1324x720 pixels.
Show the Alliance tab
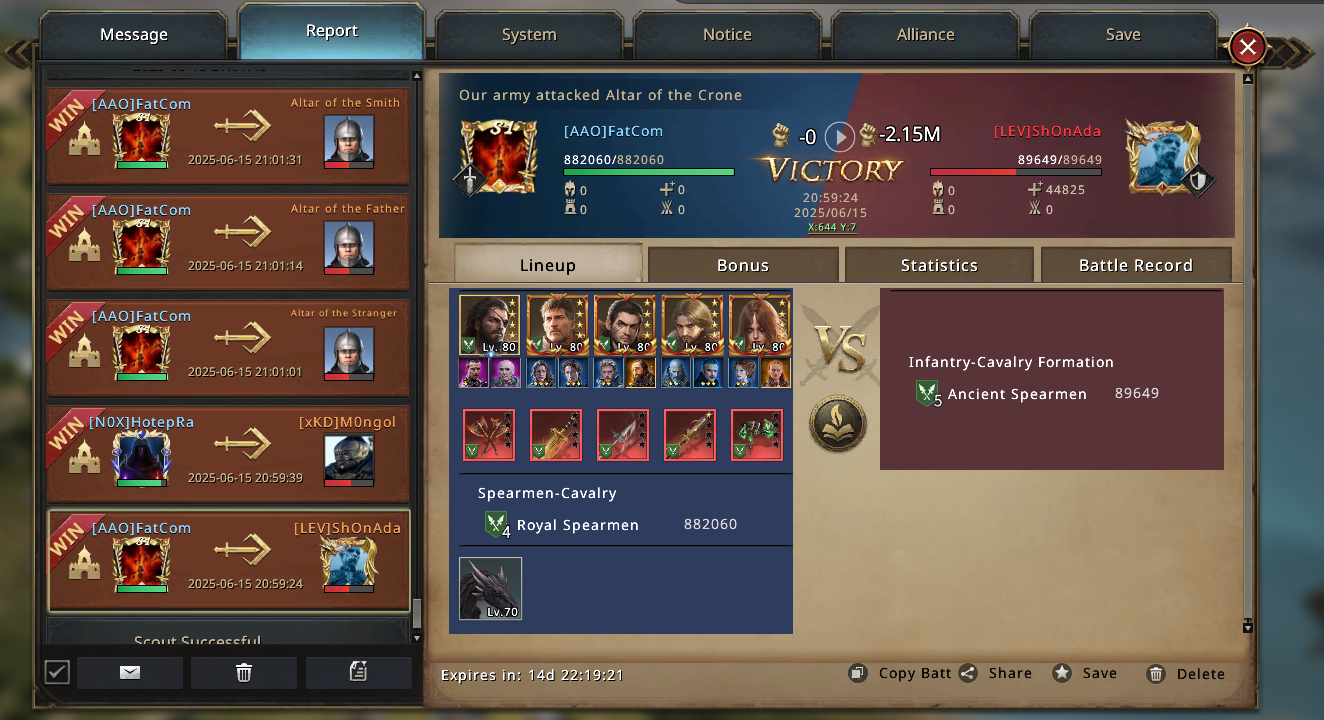click(x=925, y=35)
